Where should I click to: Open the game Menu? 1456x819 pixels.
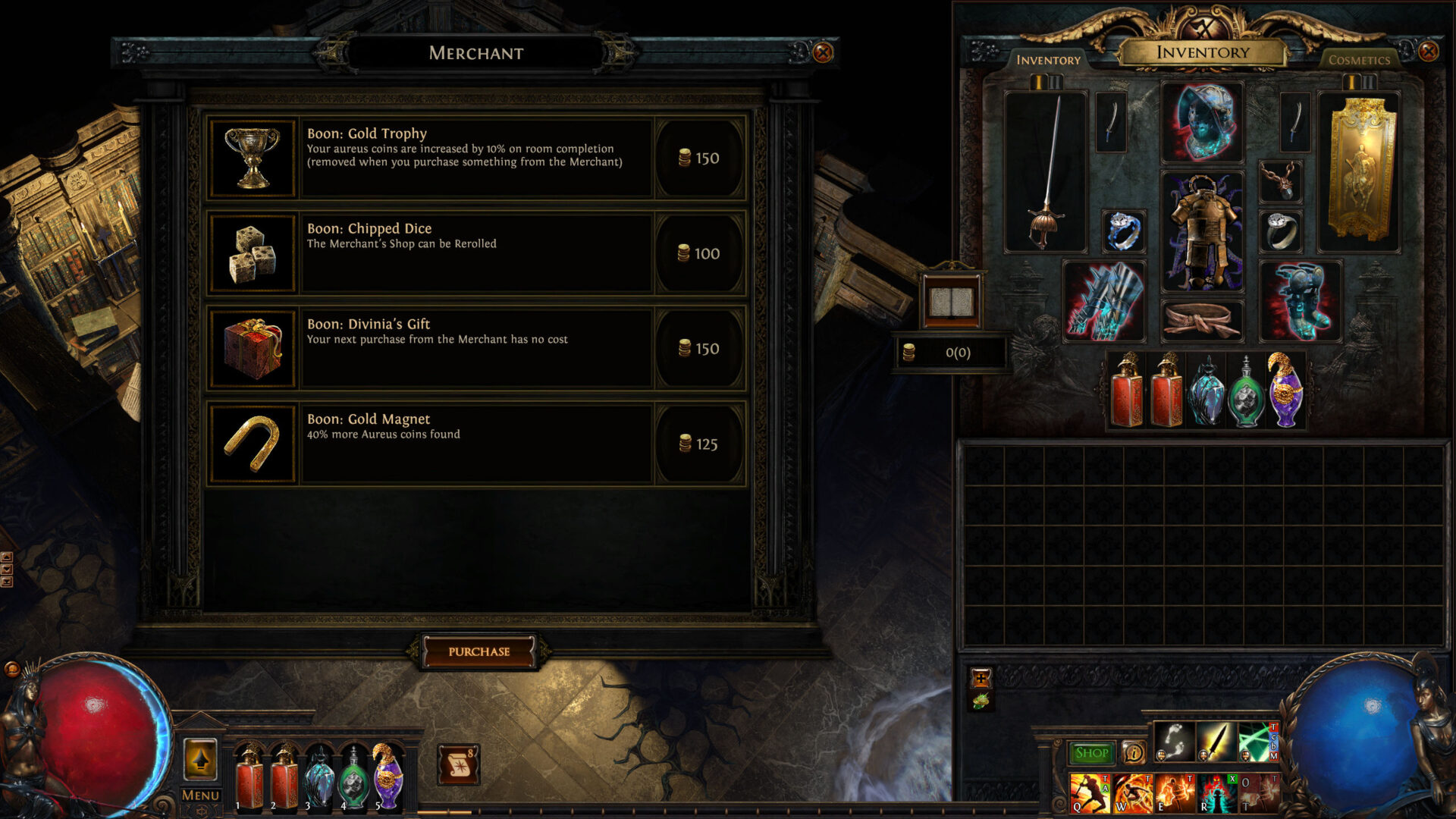point(199,795)
